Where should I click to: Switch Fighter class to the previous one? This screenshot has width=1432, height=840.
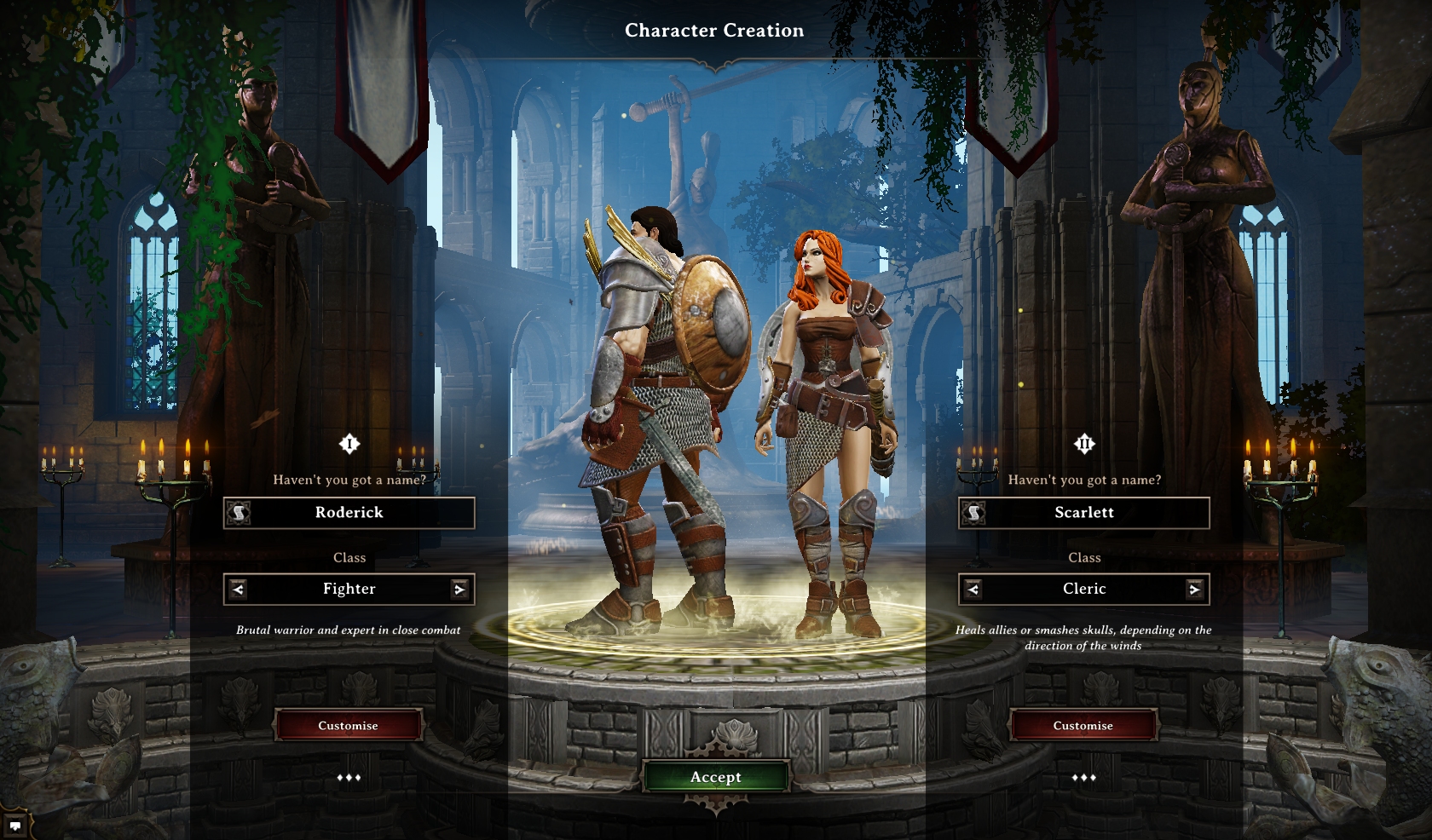pos(238,589)
